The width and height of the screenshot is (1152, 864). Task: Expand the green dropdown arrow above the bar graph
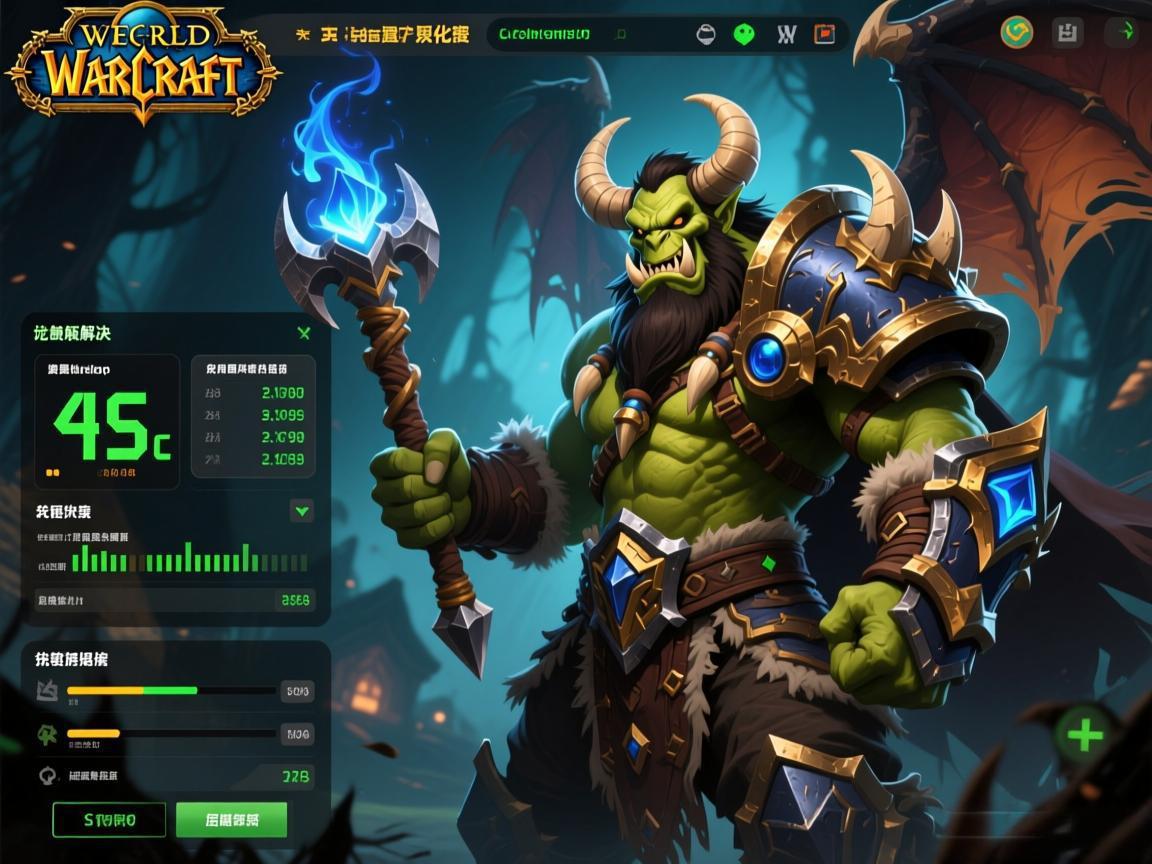(302, 511)
